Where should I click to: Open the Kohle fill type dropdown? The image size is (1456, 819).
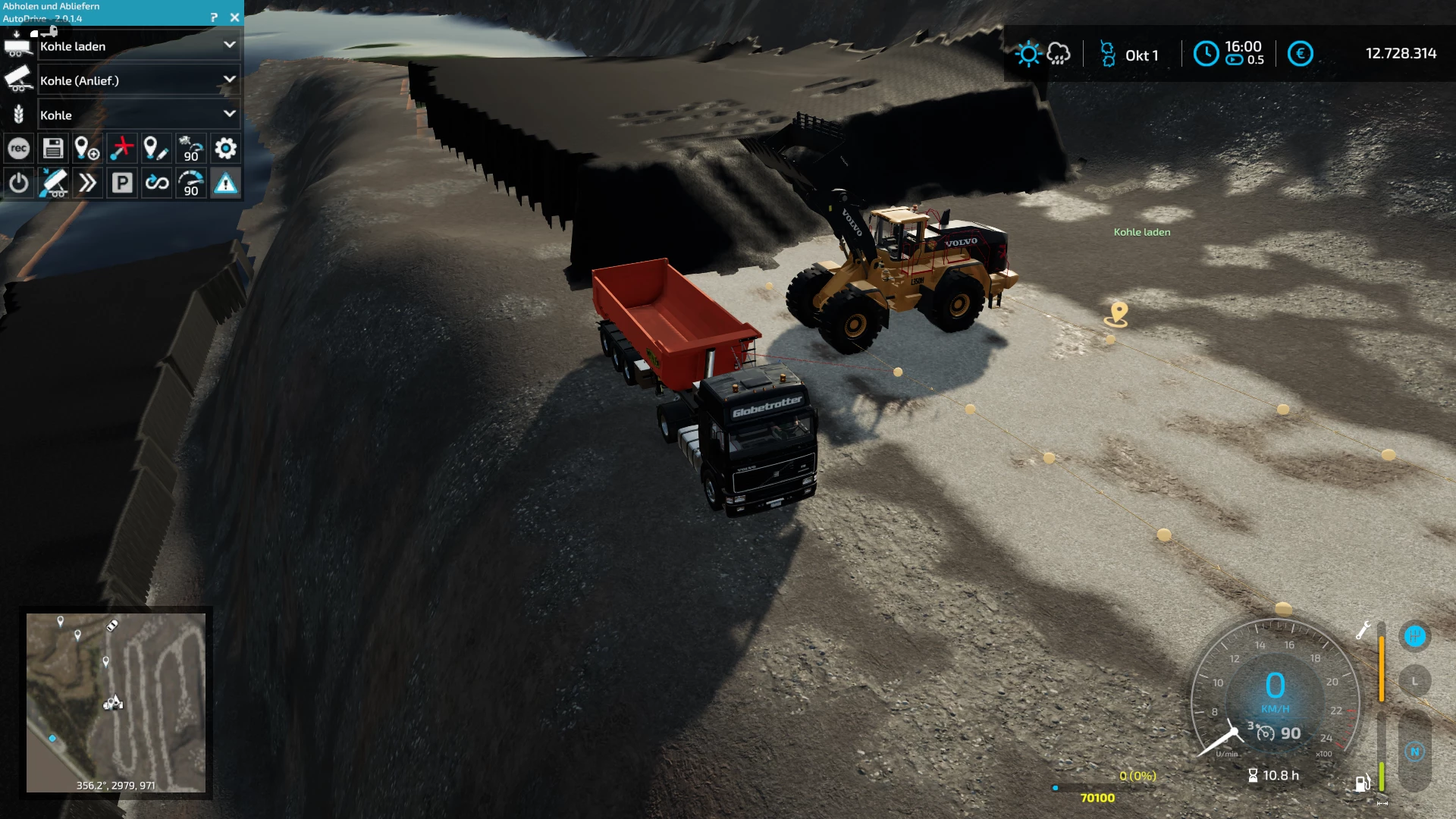[229, 115]
